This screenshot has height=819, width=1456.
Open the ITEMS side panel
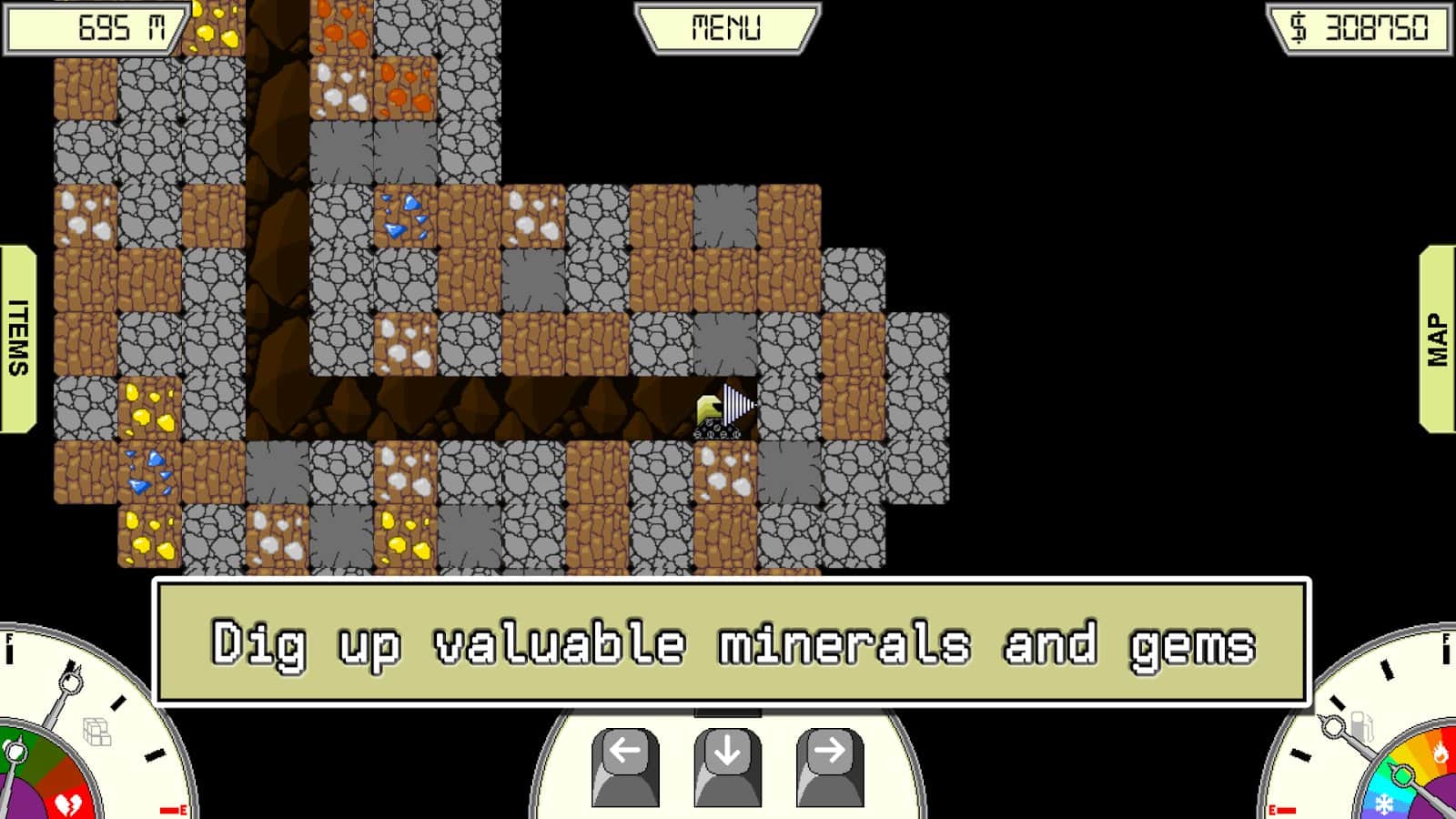[x=18, y=338]
